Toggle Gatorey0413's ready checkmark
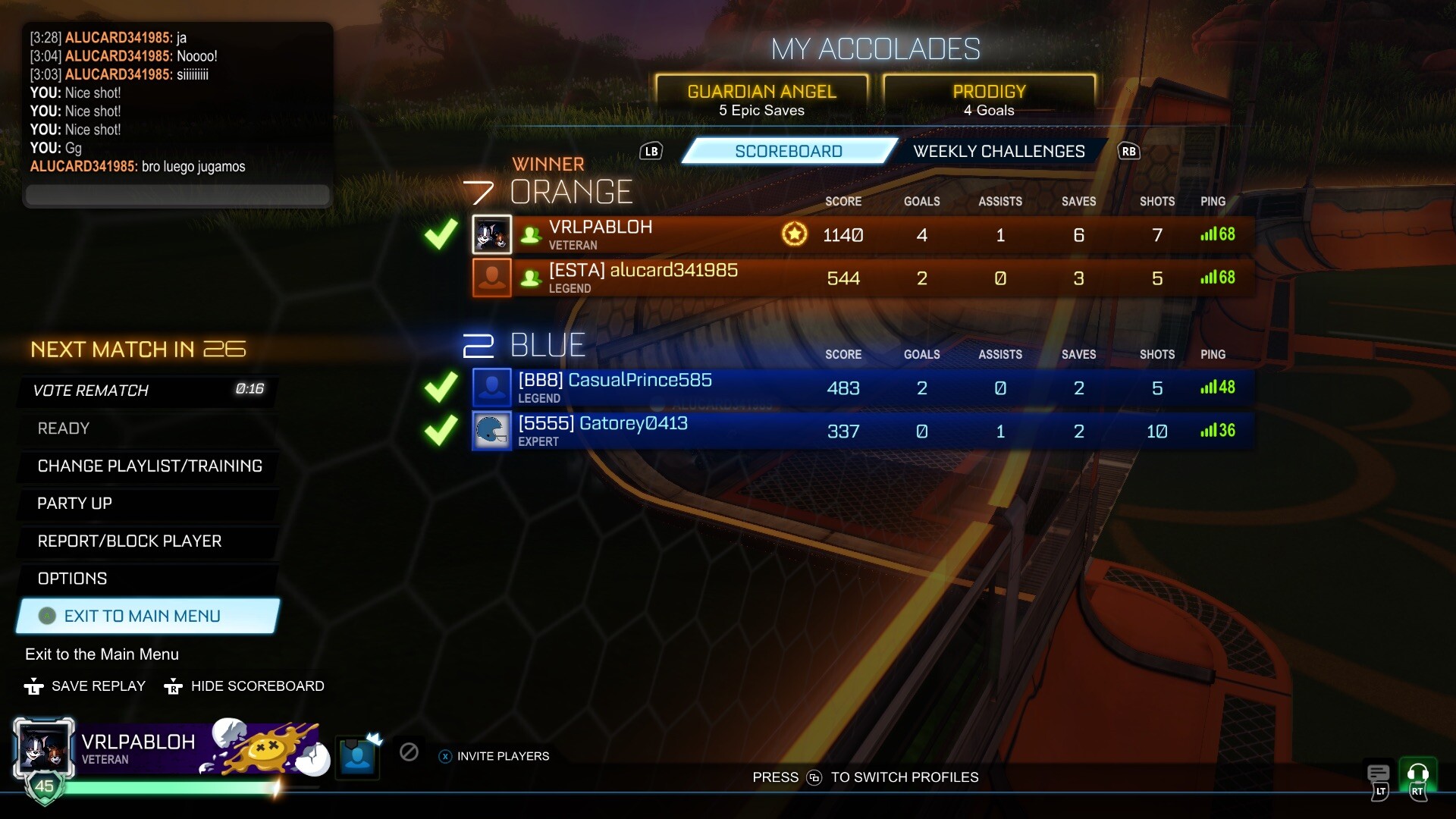This screenshot has height=819, width=1456. [440, 431]
